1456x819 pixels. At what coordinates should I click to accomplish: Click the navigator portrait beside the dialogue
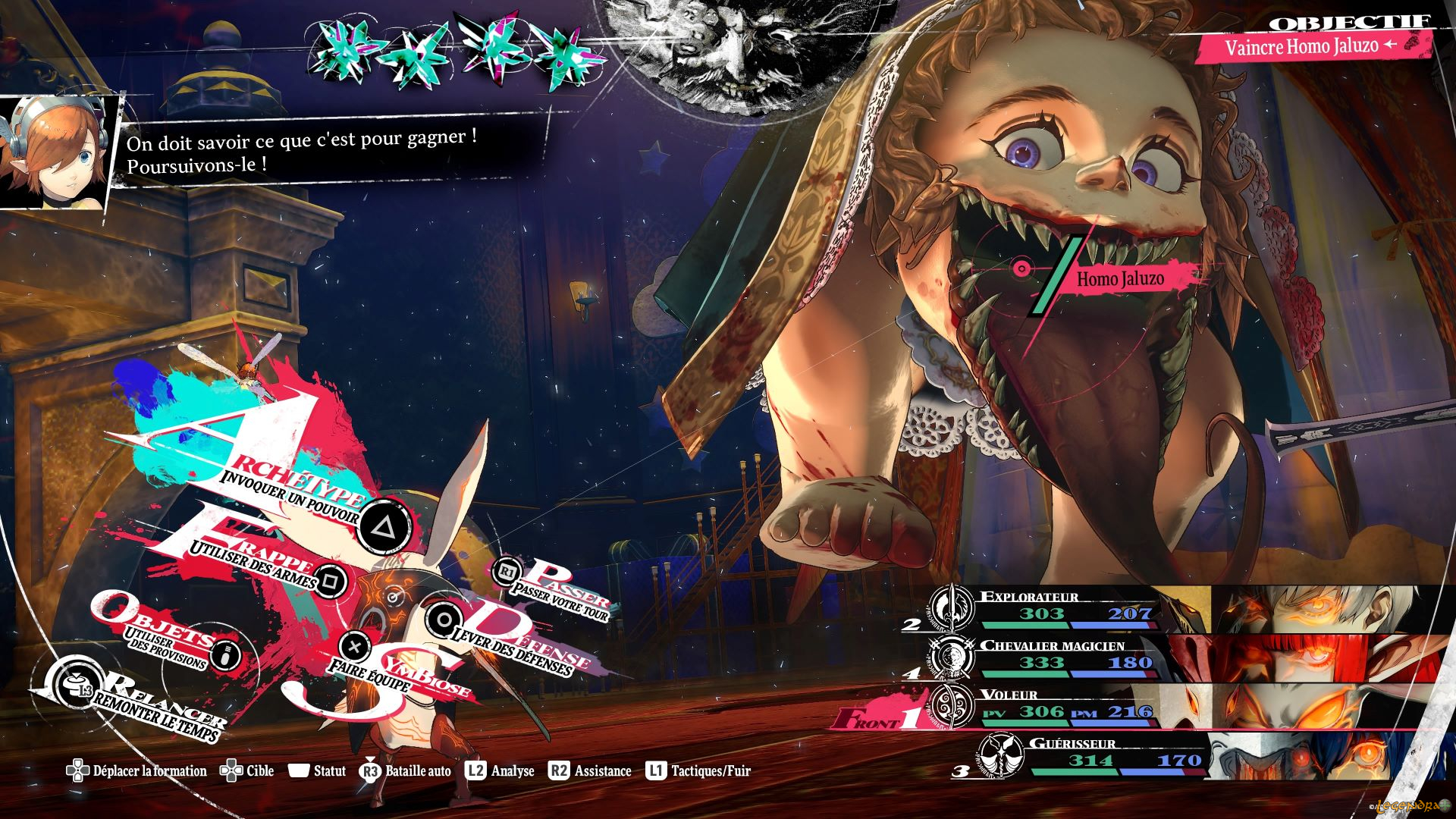point(57,152)
